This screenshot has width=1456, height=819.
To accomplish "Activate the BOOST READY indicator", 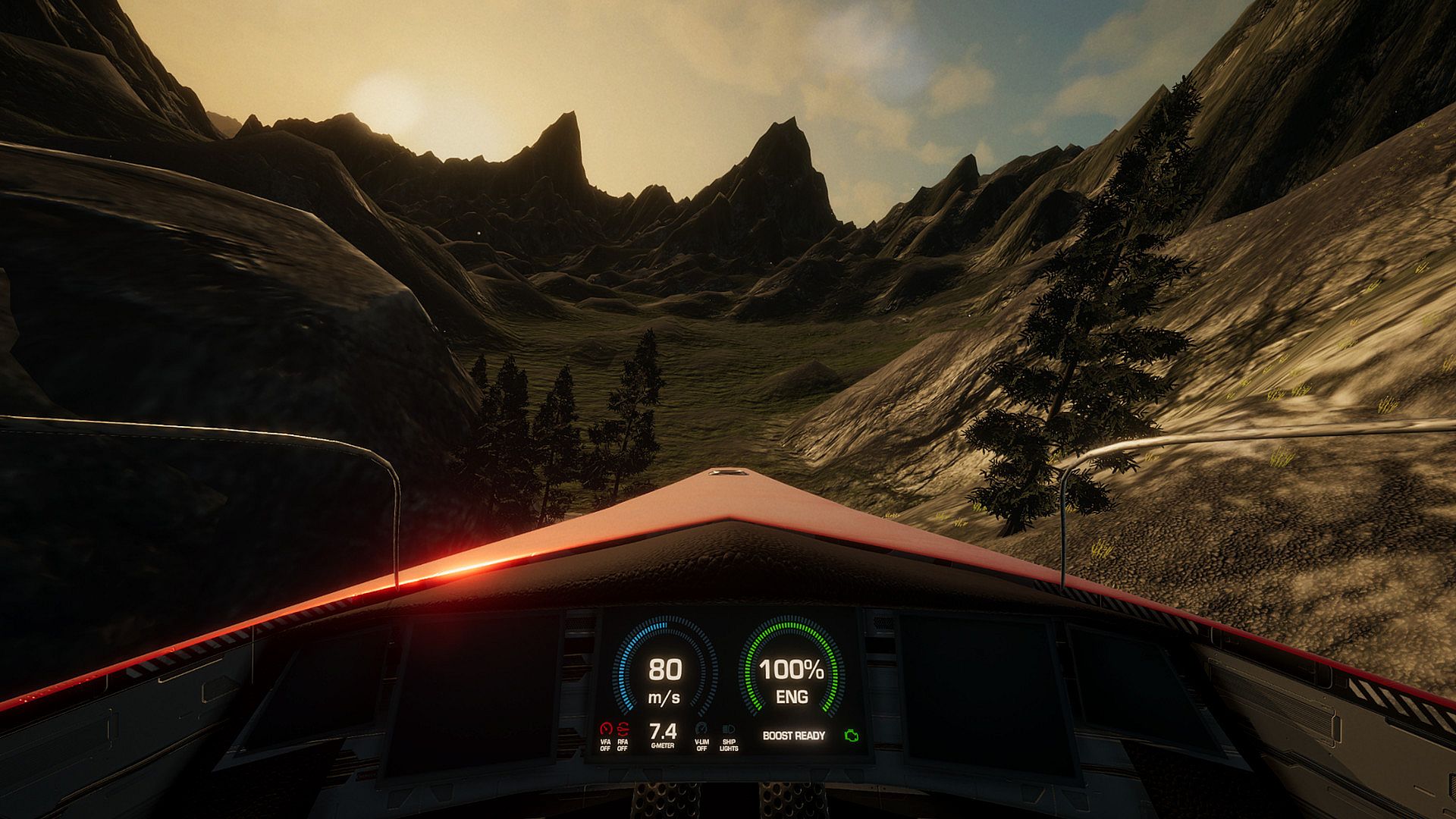I will point(793,736).
